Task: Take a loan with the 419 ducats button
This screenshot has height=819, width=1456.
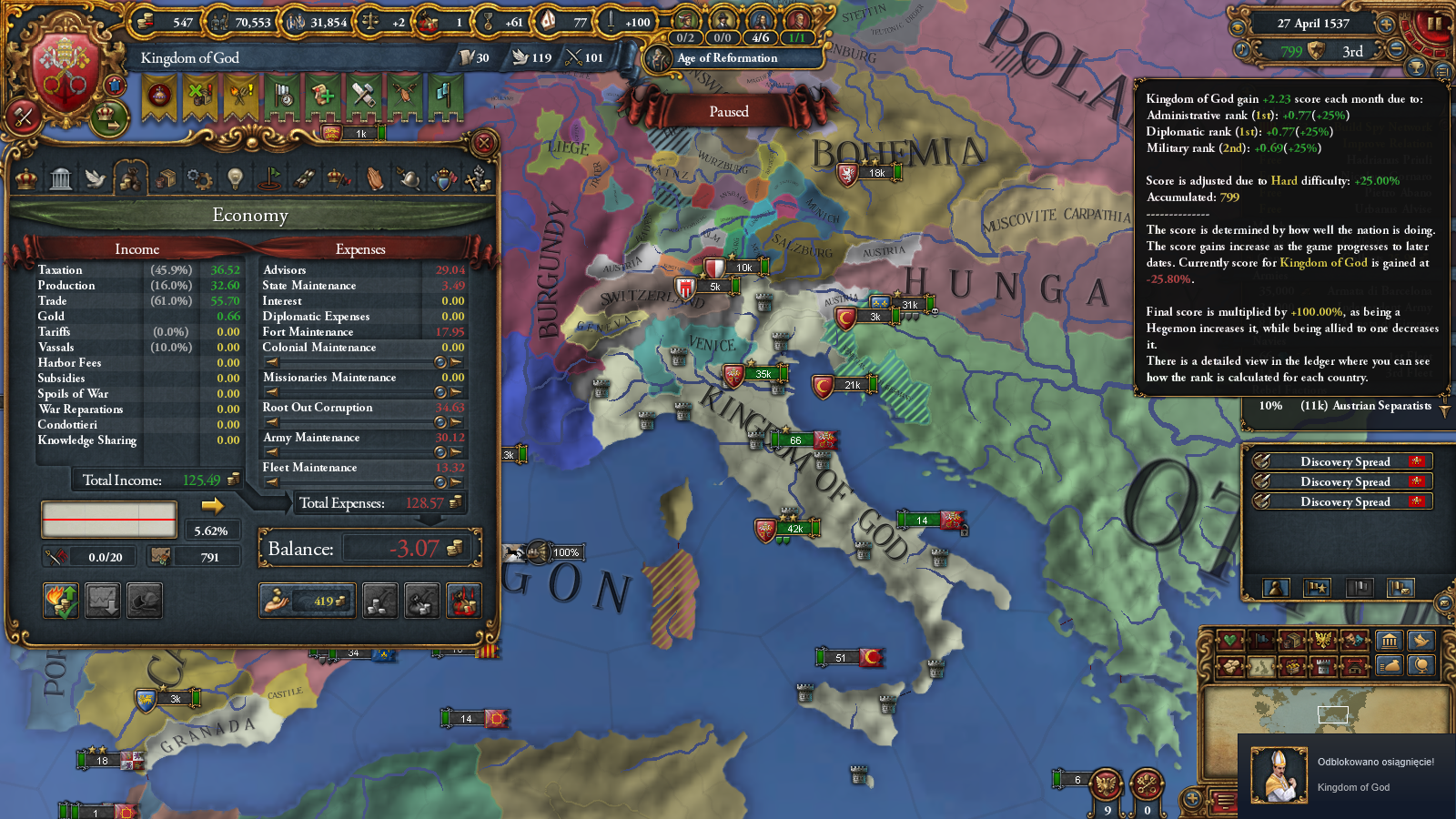Action: click(x=307, y=601)
